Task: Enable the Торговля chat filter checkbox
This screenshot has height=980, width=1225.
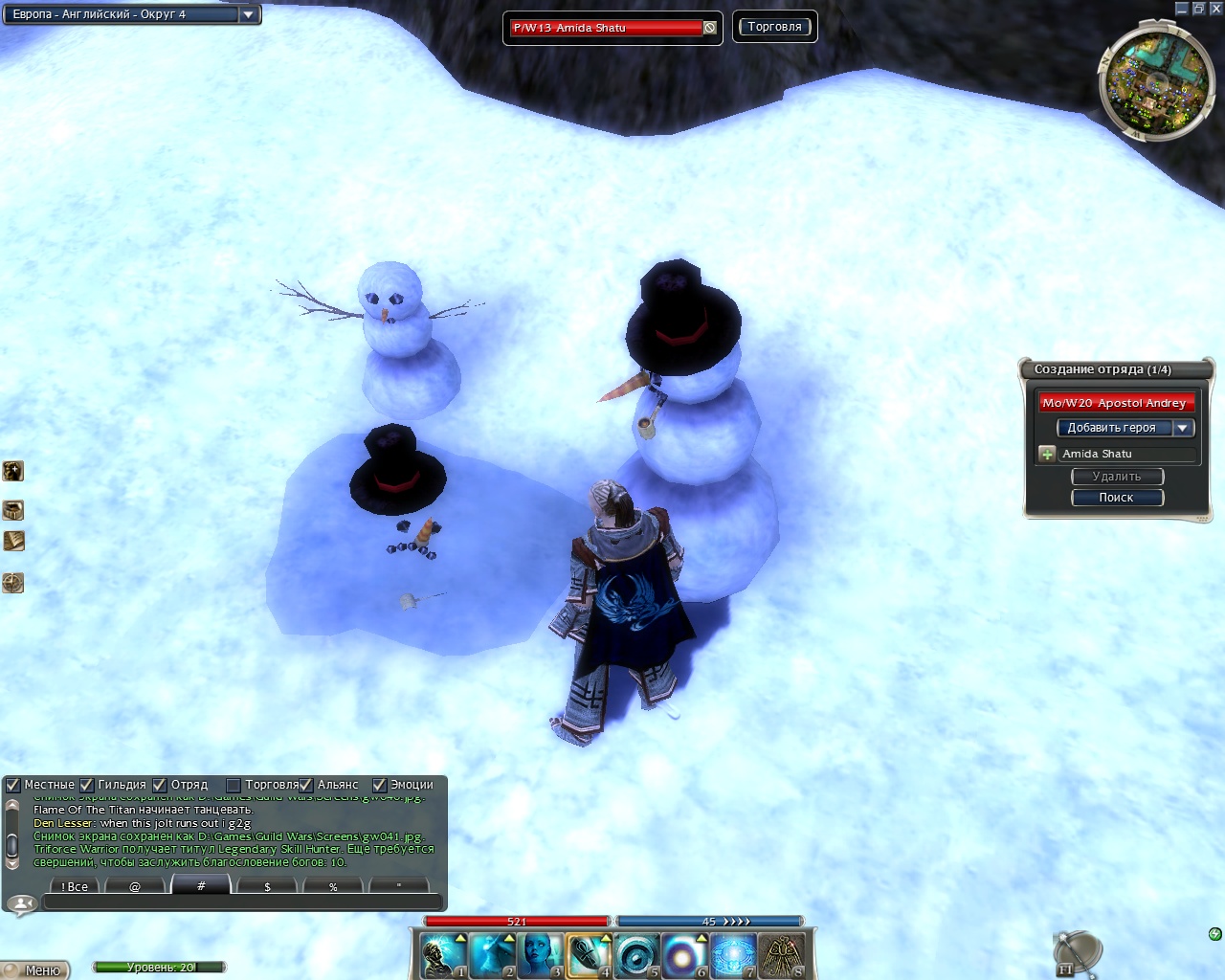Action: [233, 785]
